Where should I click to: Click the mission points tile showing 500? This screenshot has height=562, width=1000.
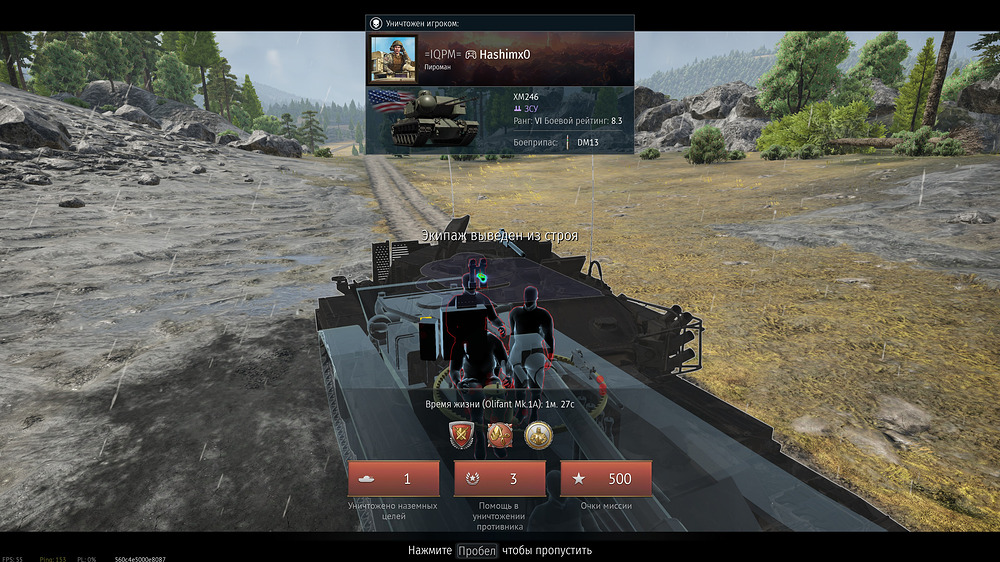click(x=606, y=479)
